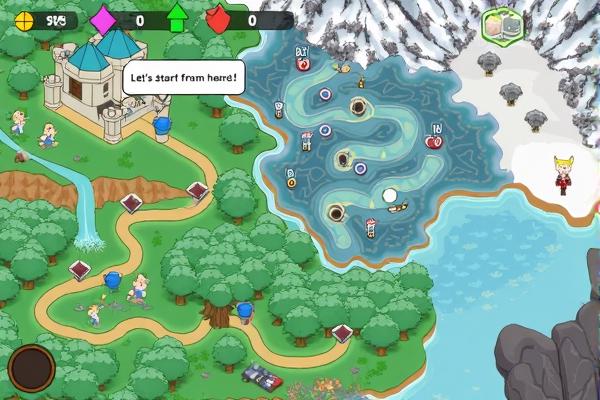Open the green hexagon map button
This screenshot has width=600, height=400.
click(502, 26)
